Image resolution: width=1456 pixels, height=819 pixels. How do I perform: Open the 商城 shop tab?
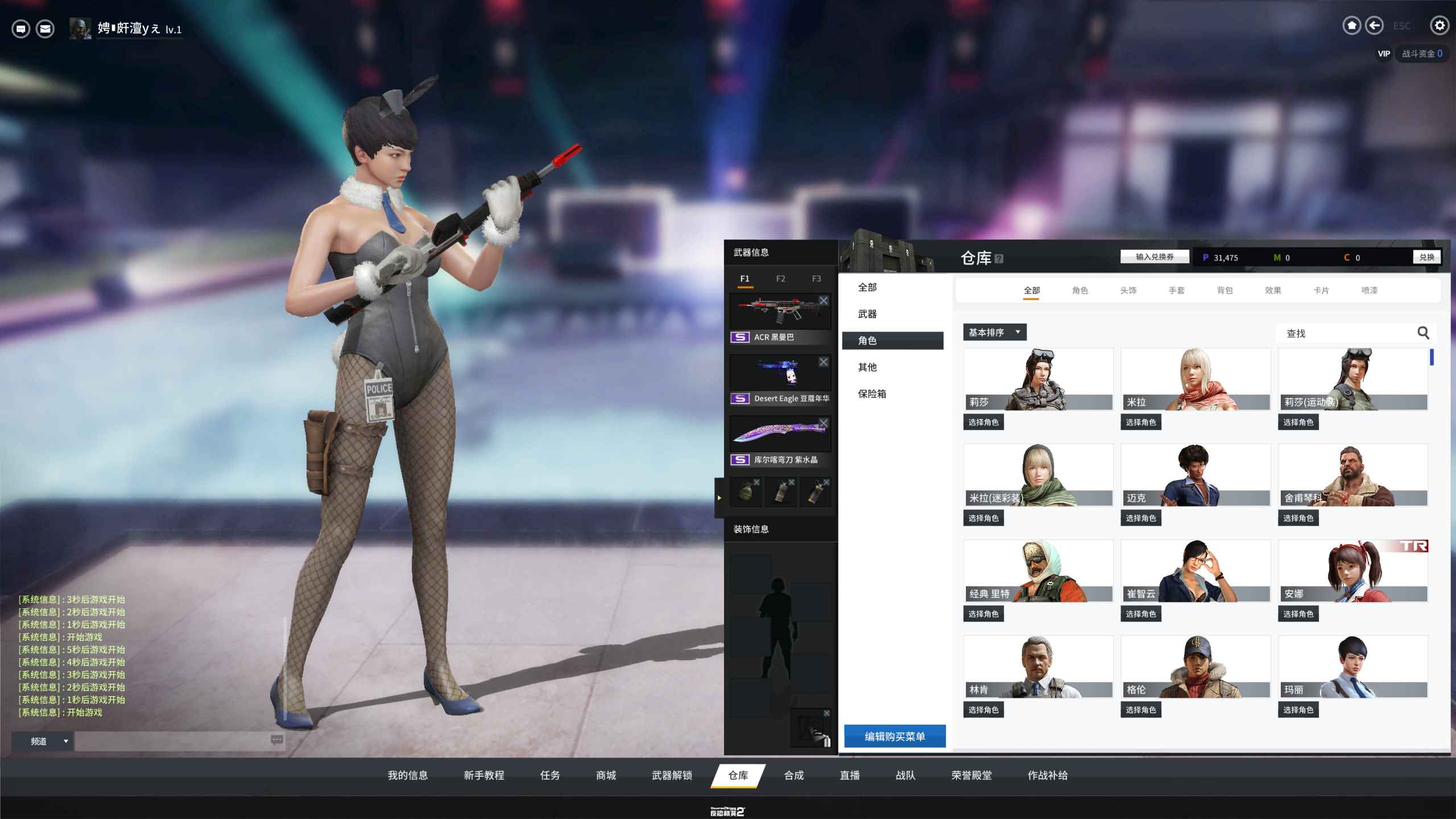(606, 775)
